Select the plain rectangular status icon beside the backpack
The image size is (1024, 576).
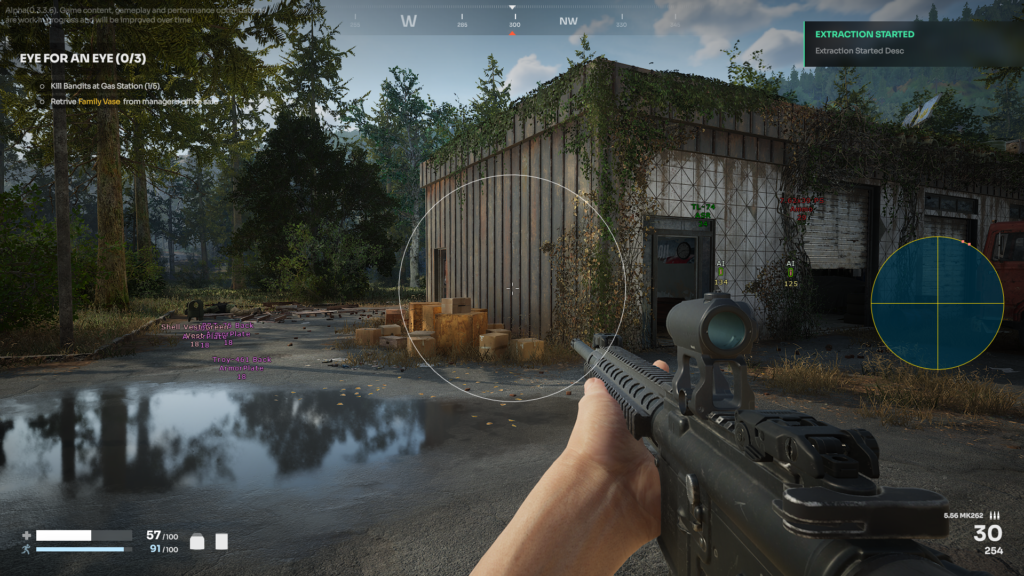pos(222,541)
